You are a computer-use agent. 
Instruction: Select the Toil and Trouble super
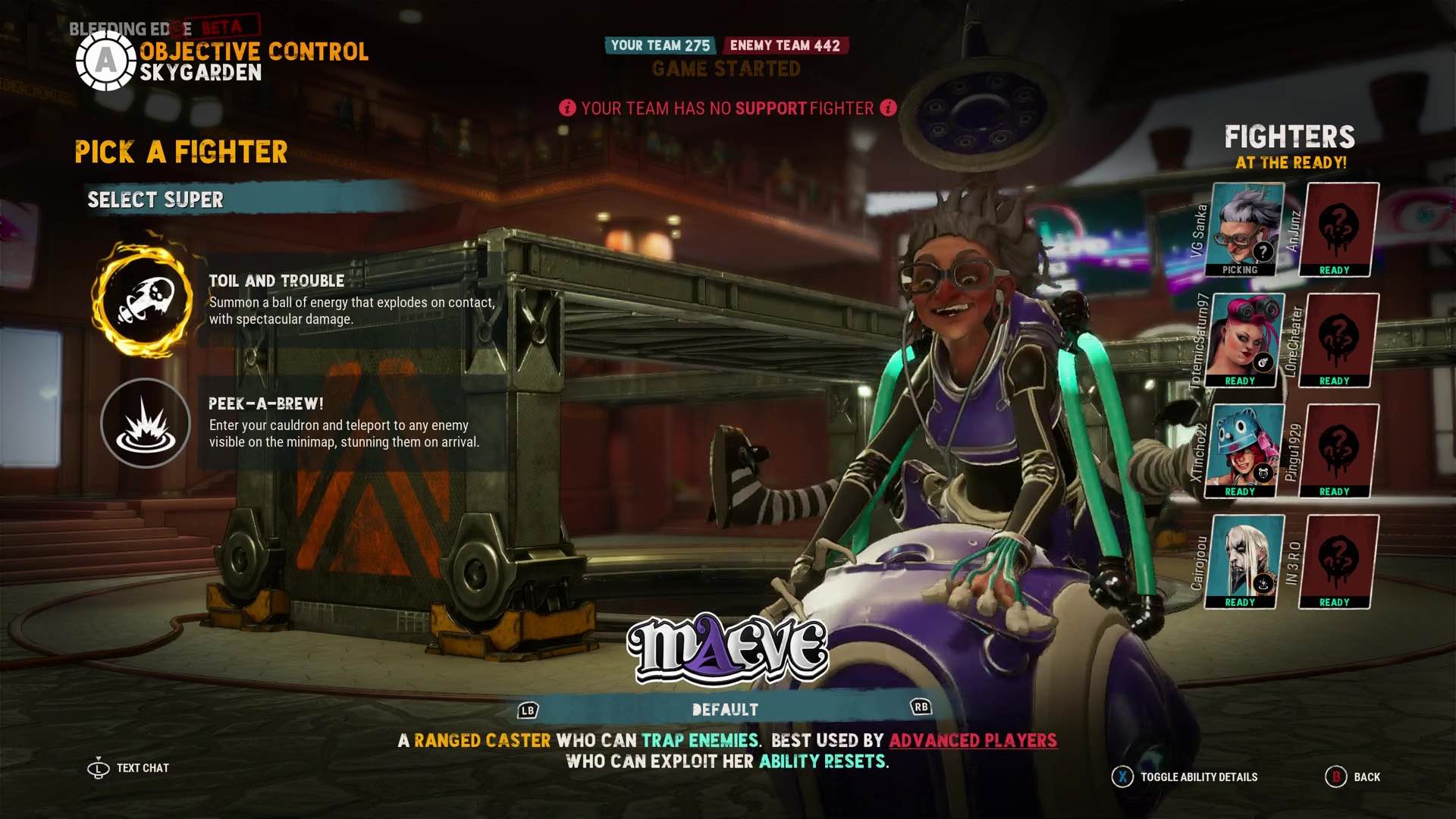(x=143, y=300)
